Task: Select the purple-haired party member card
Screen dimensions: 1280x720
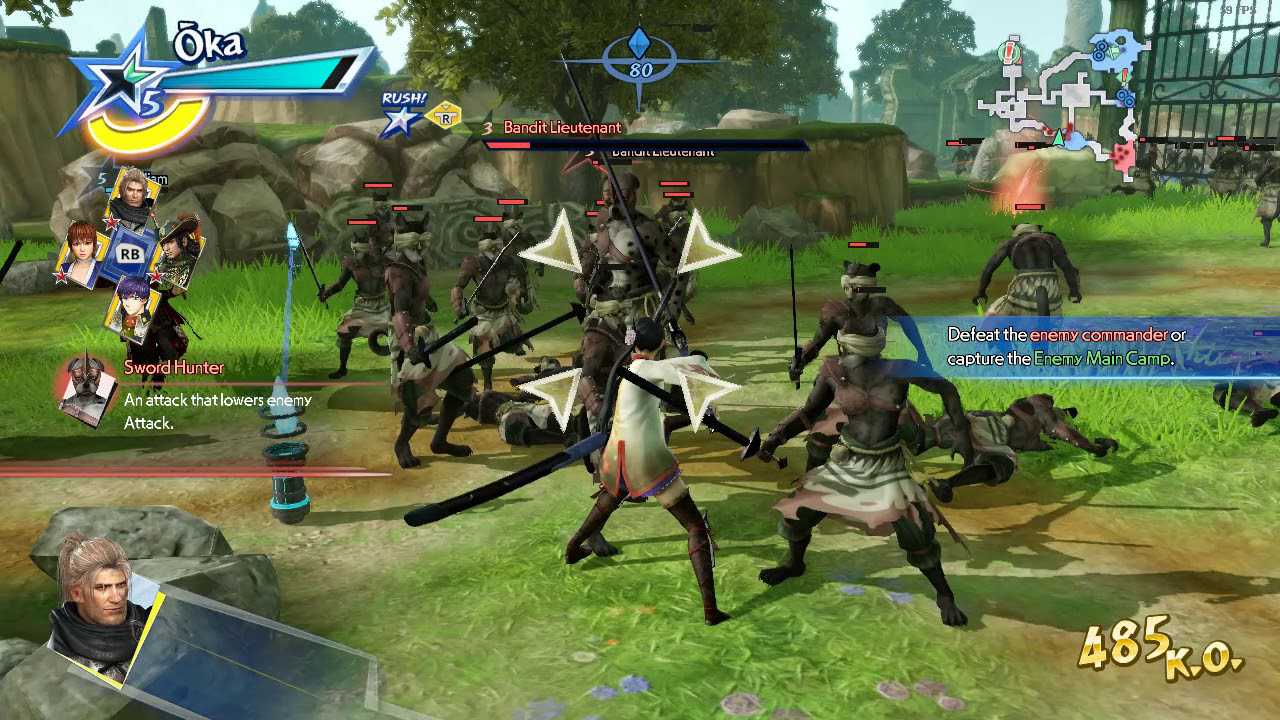Action: click(x=132, y=305)
